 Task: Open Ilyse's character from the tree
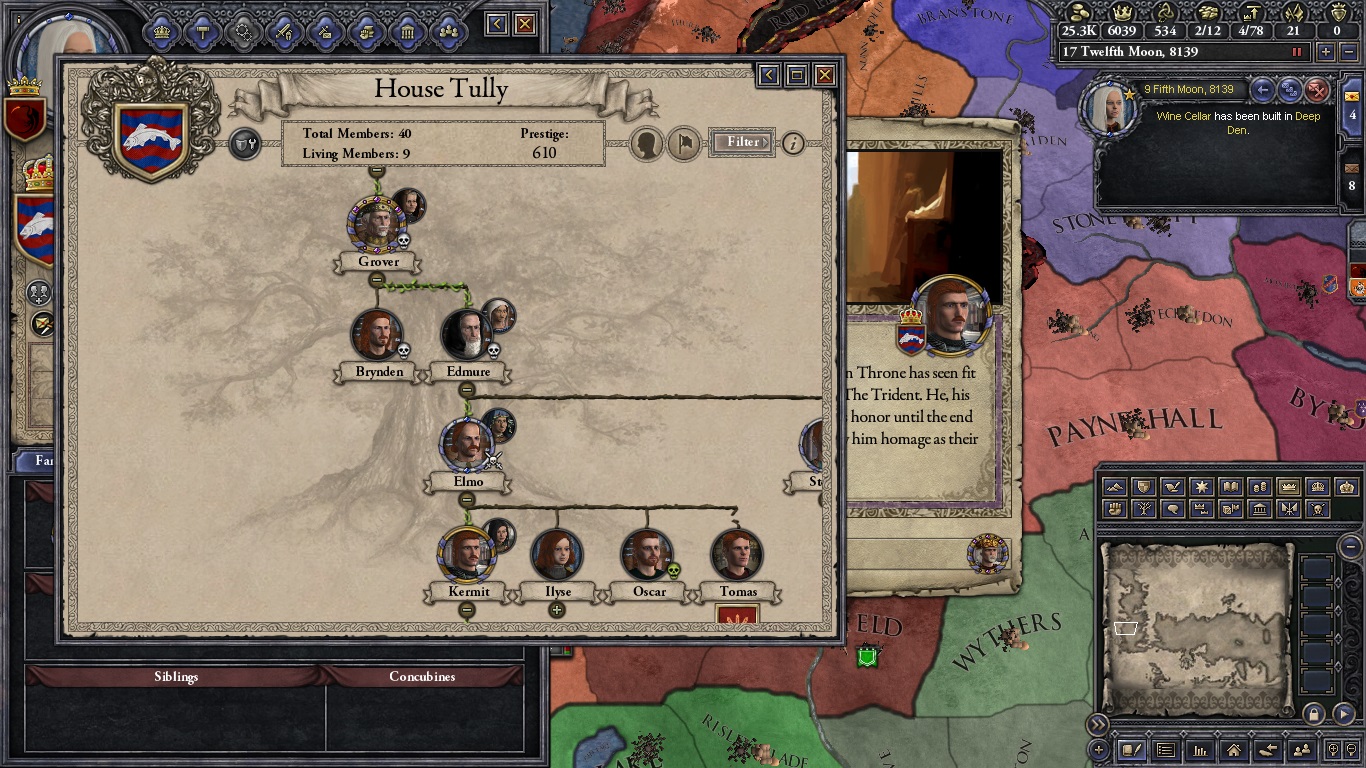(557, 555)
